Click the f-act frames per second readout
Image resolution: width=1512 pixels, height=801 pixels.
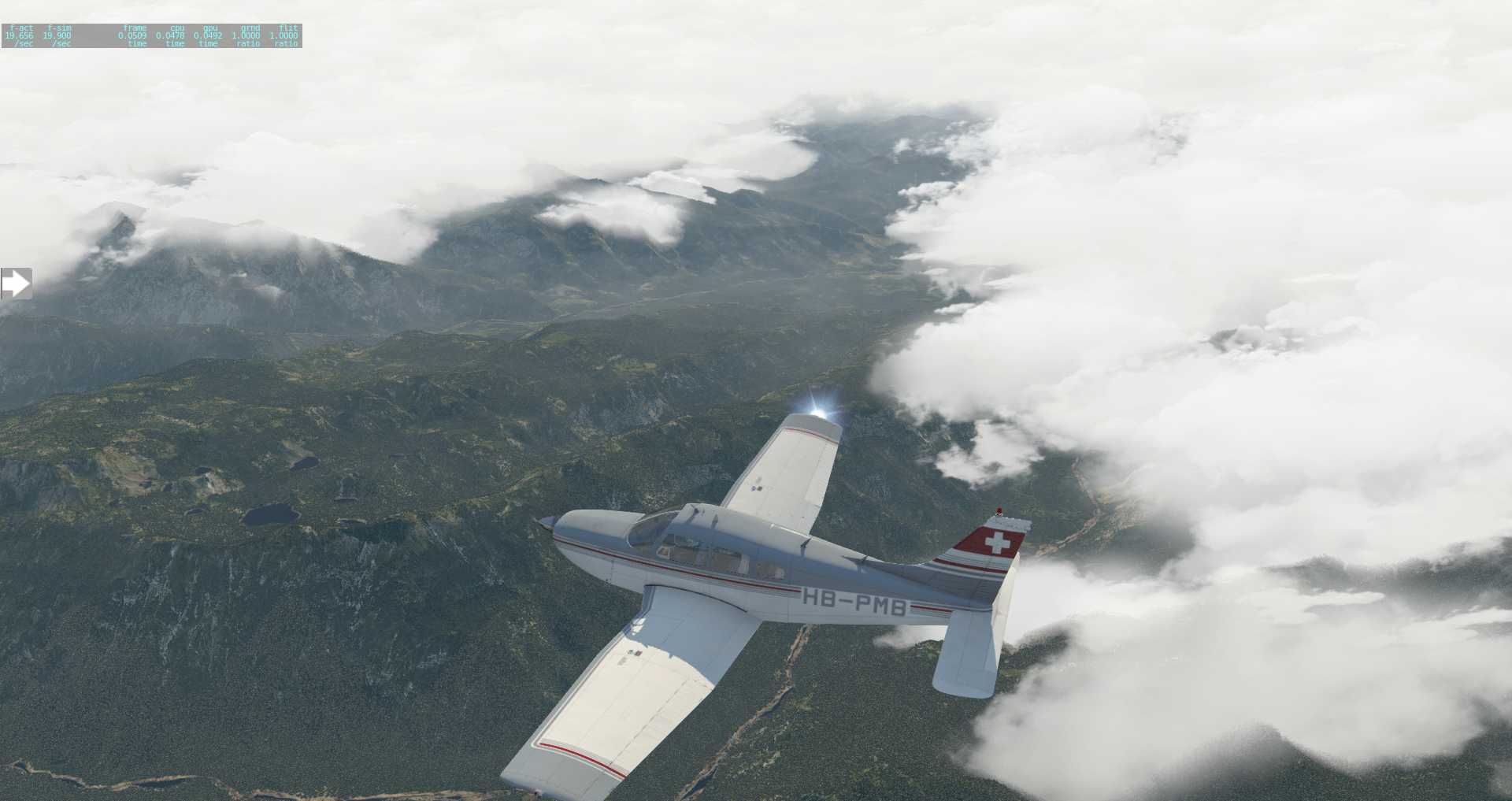coord(20,35)
